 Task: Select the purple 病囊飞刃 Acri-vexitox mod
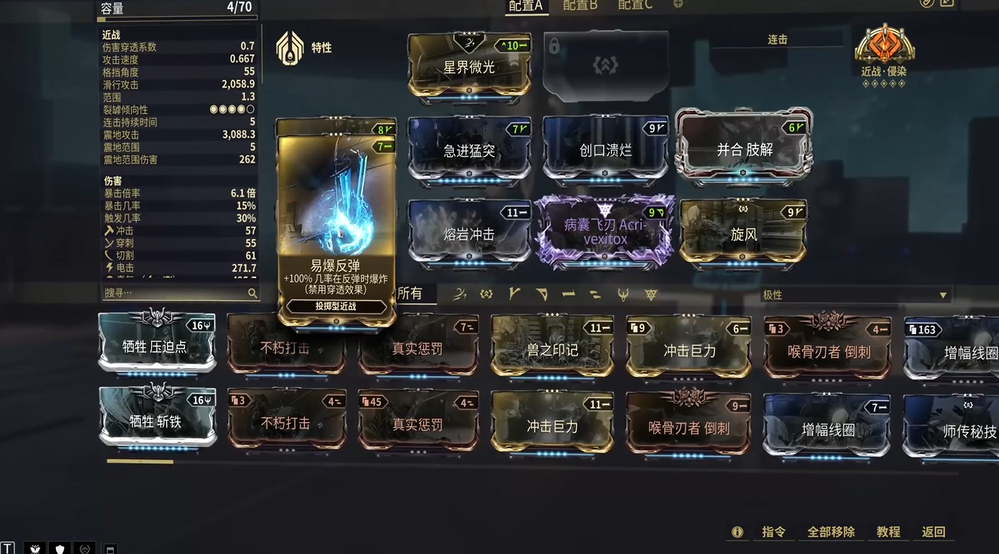point(605,232)
